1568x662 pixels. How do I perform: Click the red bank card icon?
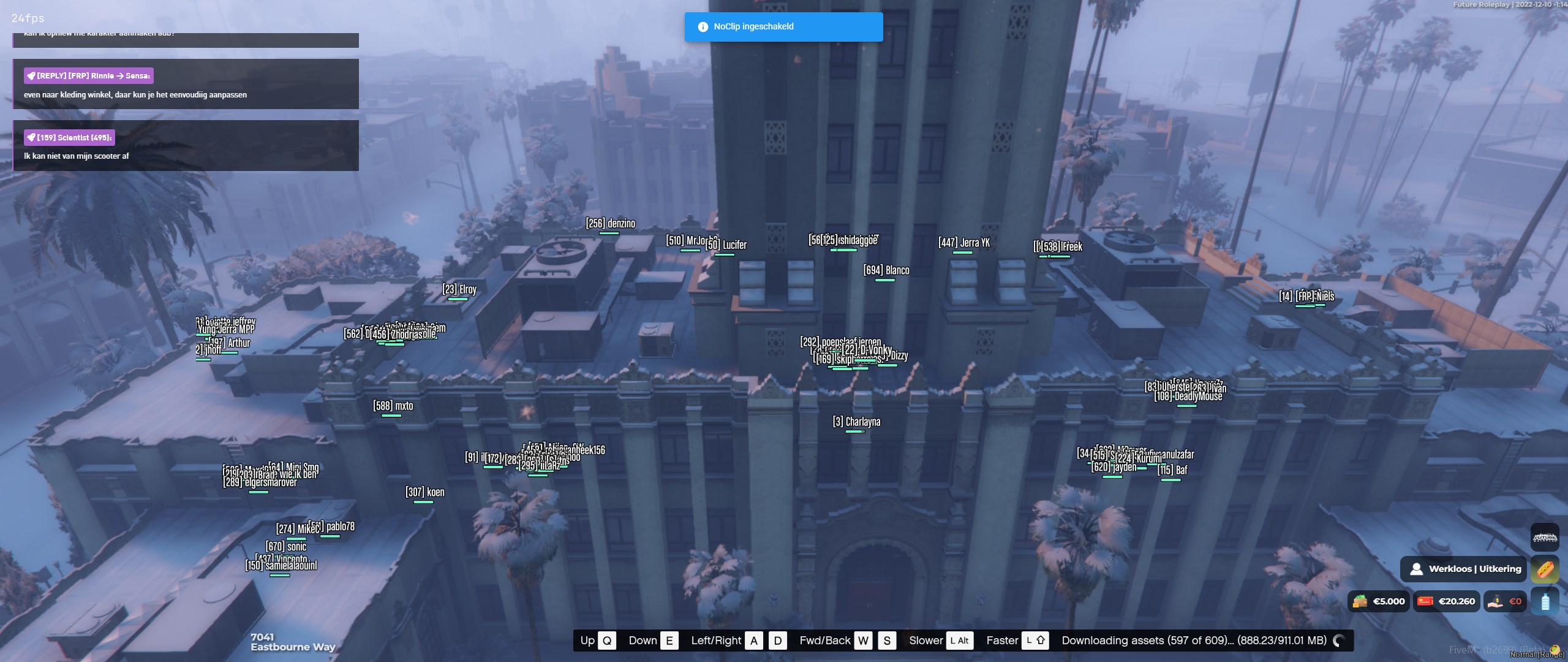[x=1425, y=601]
